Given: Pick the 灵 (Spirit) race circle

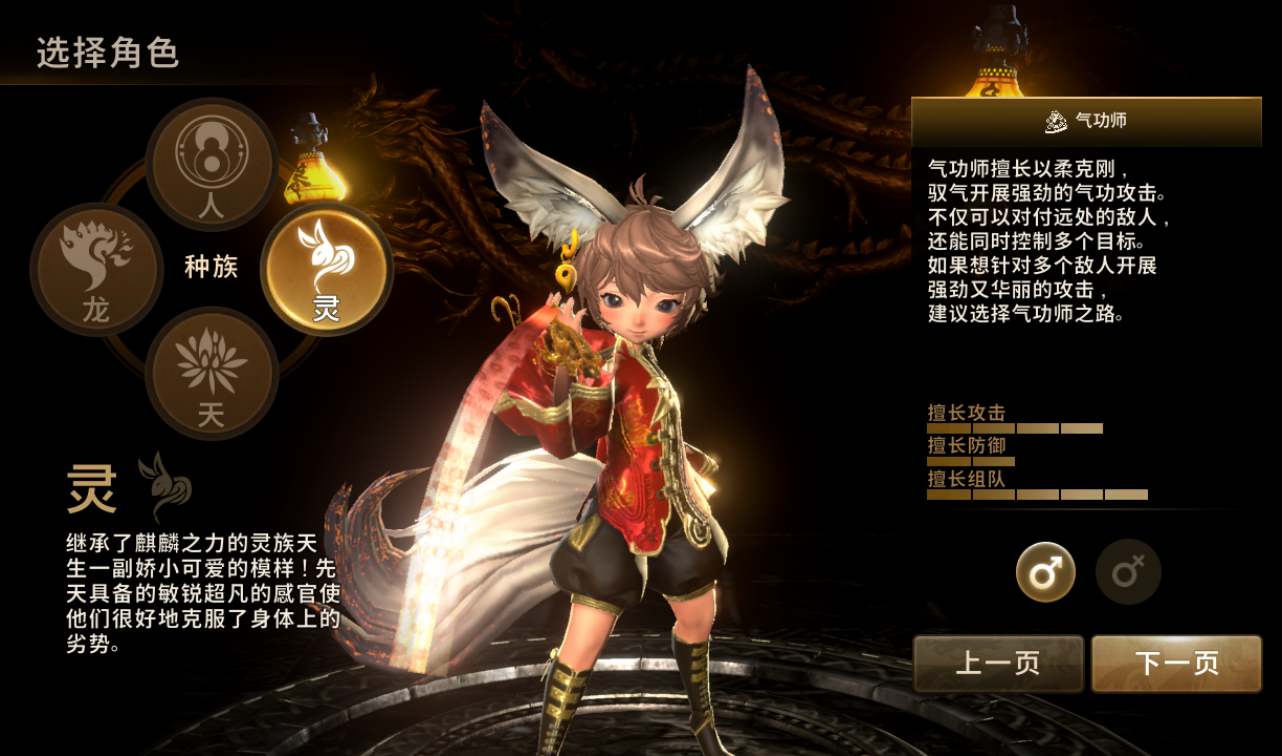Looking at the screenshot, I should 326,268.
